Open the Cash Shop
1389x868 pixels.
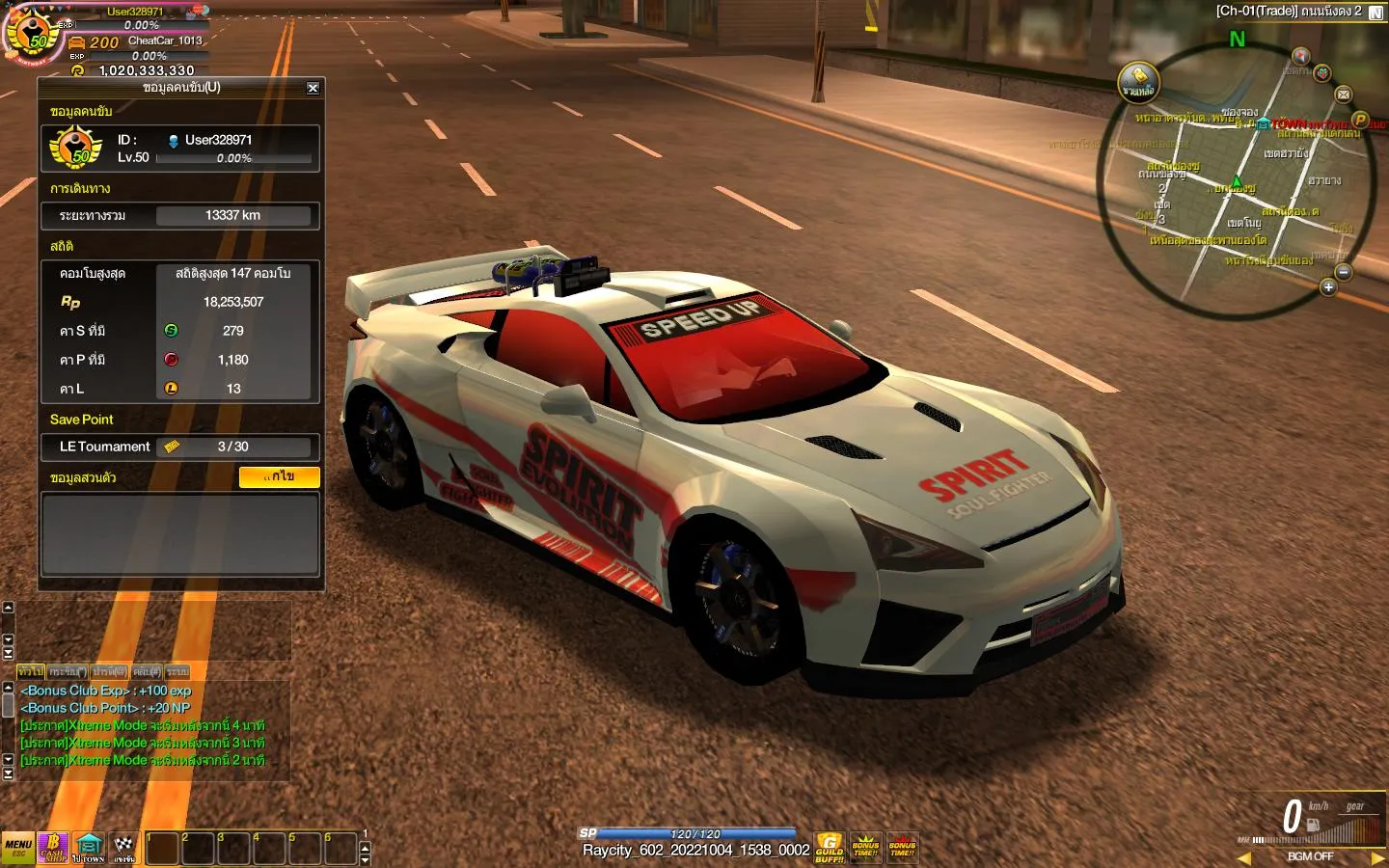[x=53, y=848]
